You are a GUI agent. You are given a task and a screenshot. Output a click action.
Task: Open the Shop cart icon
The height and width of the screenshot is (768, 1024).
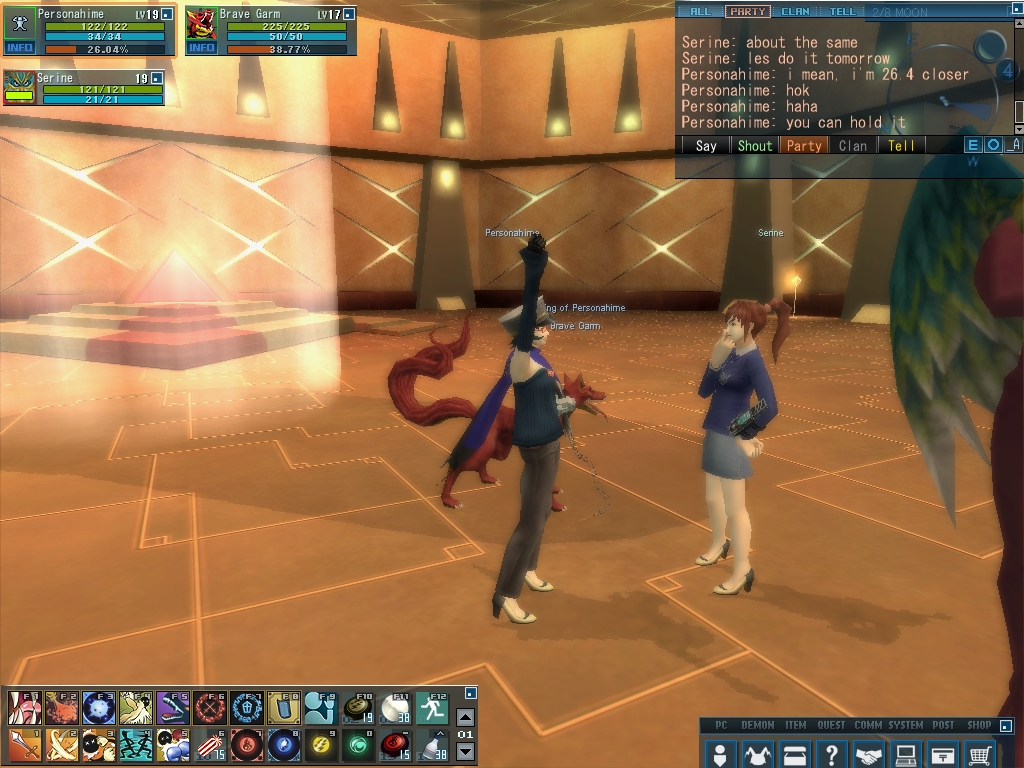(x=981, y=753)
